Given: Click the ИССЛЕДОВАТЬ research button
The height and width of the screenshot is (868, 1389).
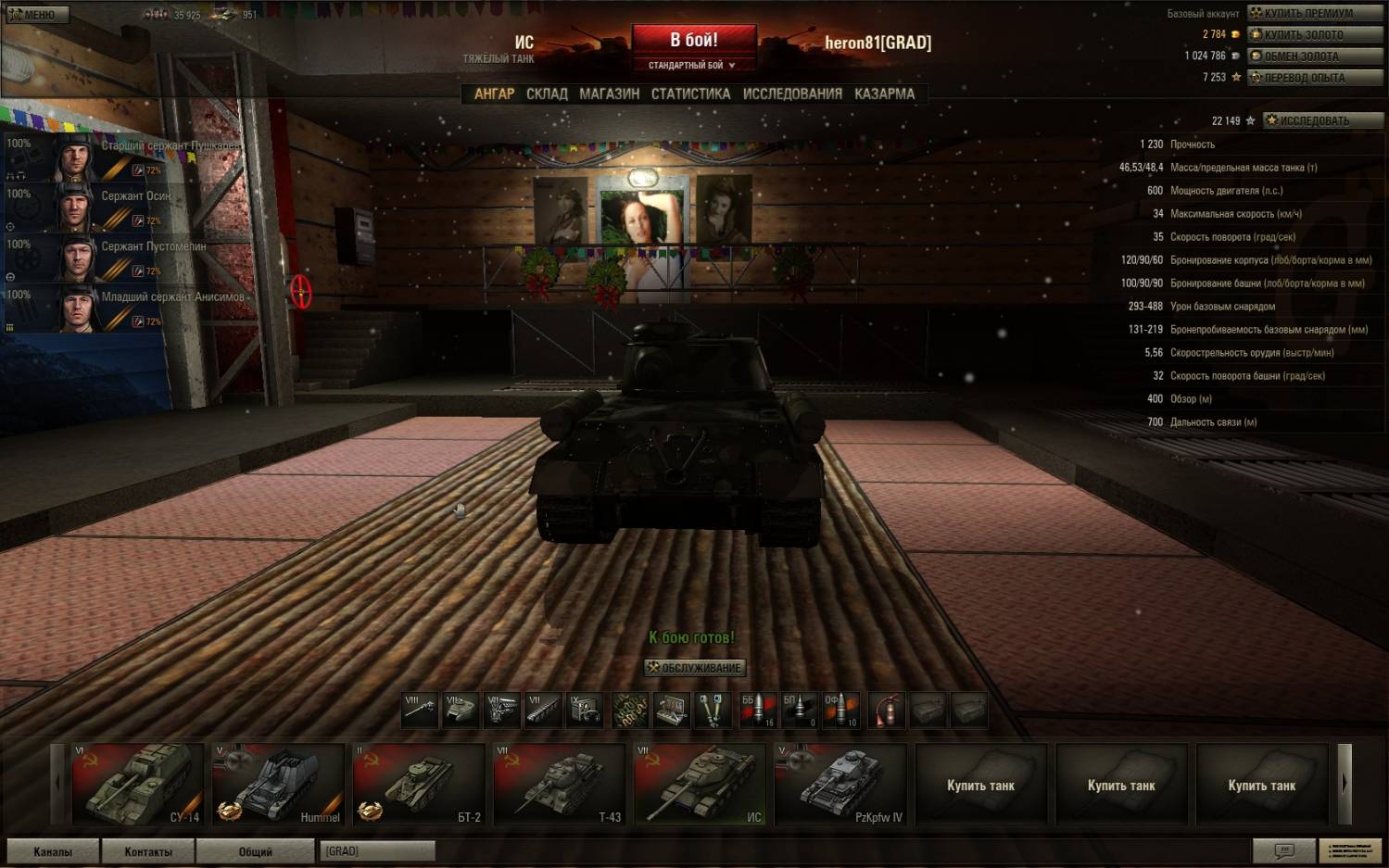Looking at the screenshot, I should pyautogui.click(x=1322, y=120).
